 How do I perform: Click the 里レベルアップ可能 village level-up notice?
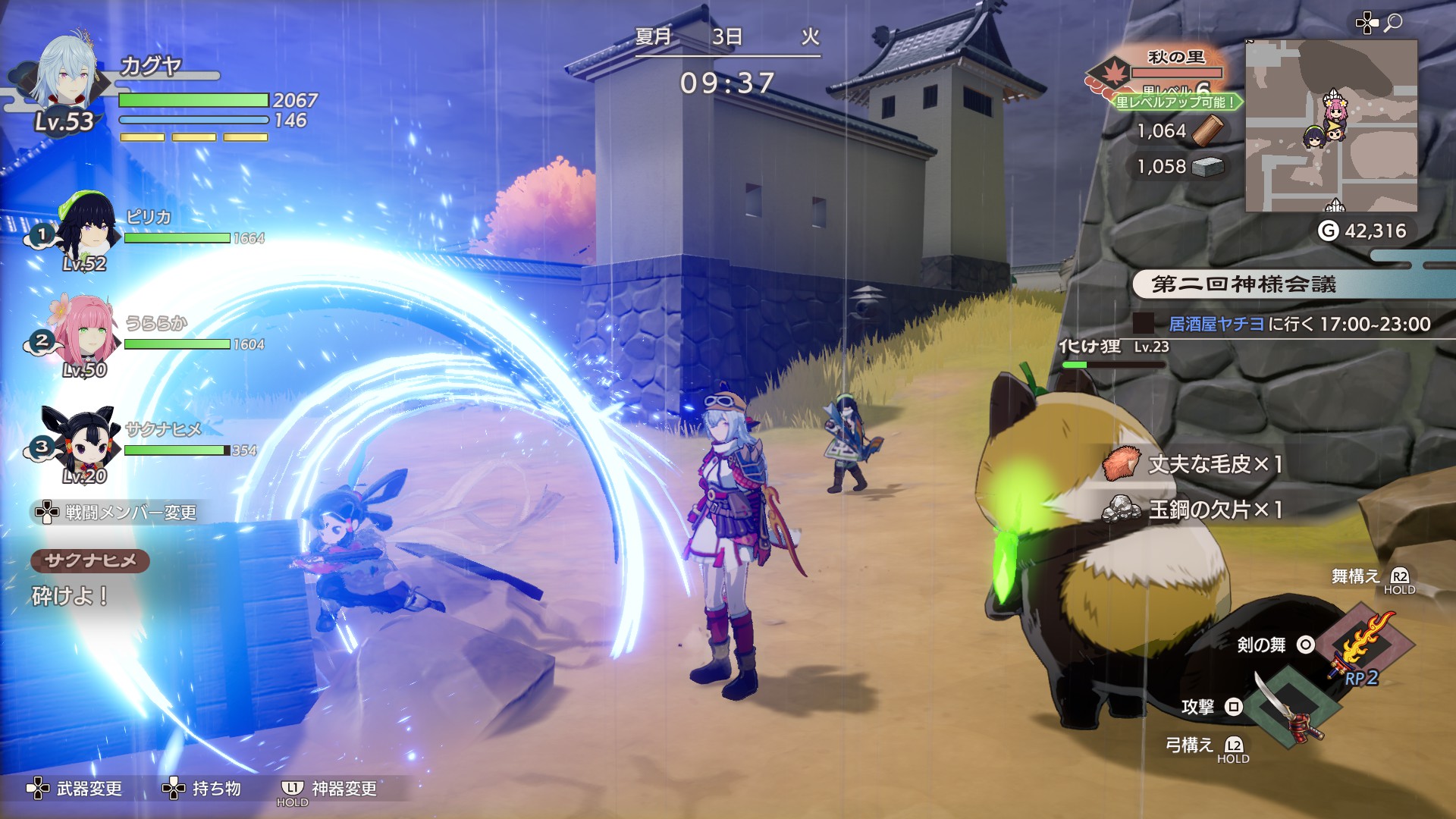(x=1177, y=102)
